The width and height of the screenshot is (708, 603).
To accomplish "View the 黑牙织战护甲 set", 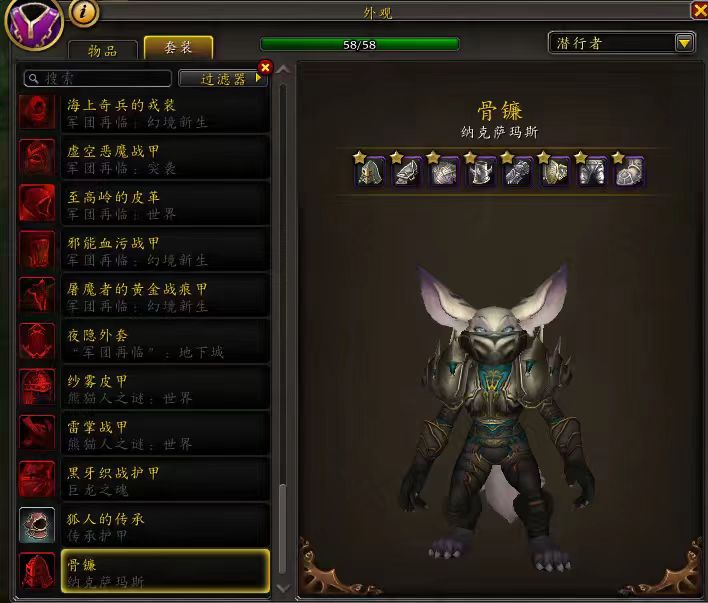I will pos(145,479).
